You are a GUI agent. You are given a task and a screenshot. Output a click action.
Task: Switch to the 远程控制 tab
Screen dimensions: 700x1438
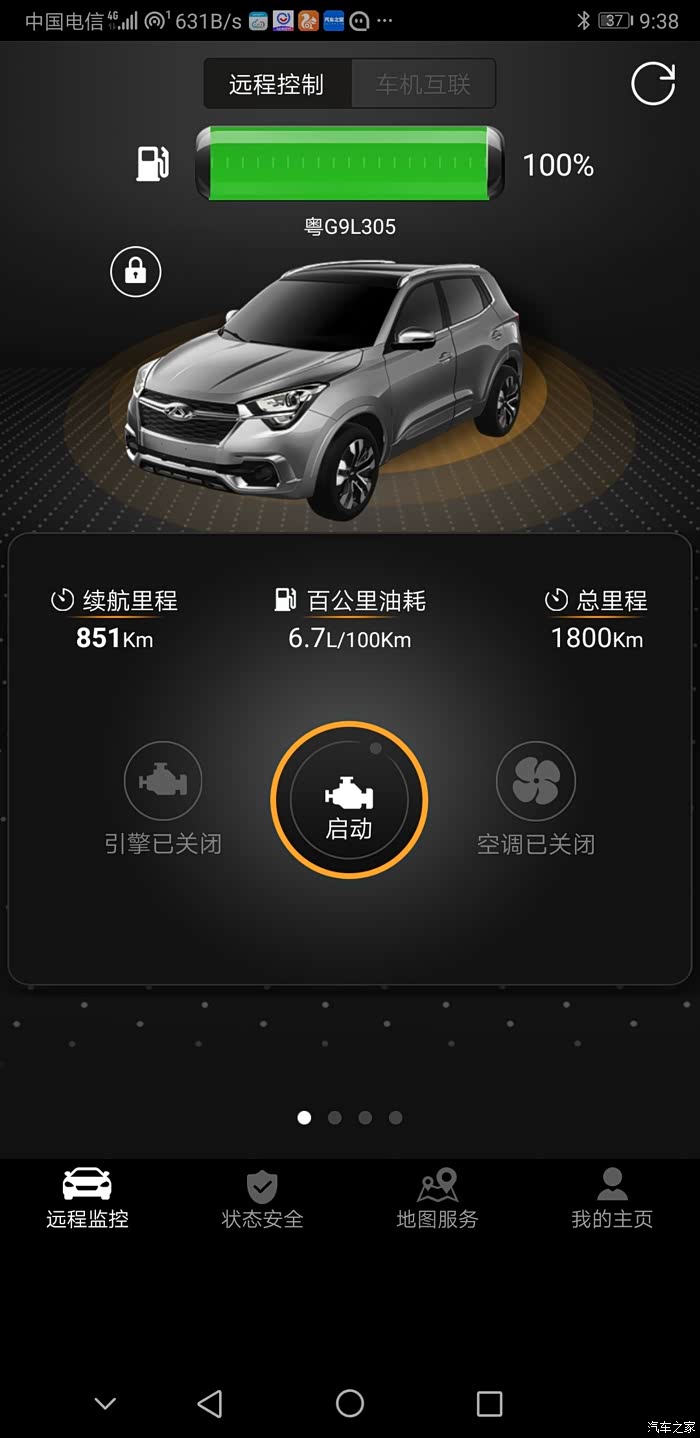click(x=277, y=84)
